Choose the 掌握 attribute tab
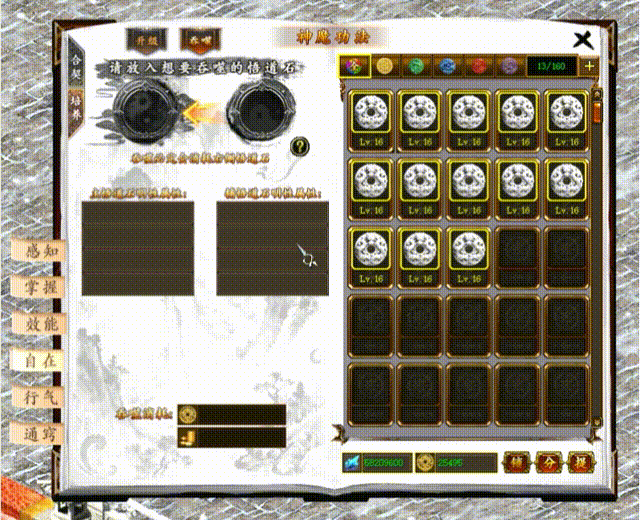Screen dimensions: 640x520 click(x=41, y=286)
